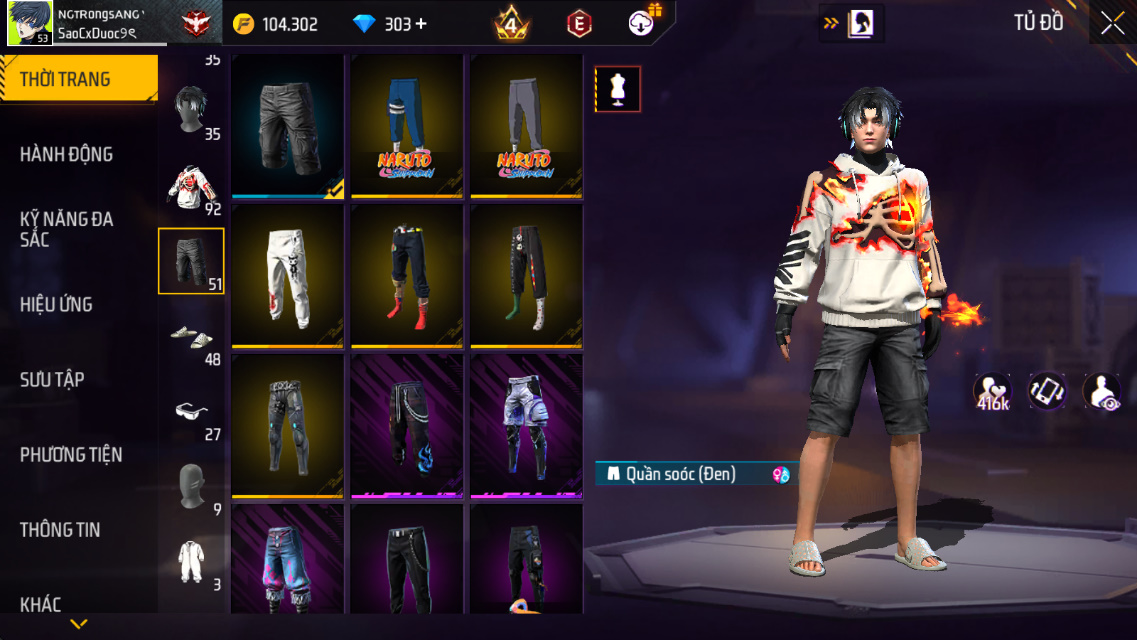1137x640 pixels.
Task: Select the jacket tops category icon
Action: pyautogui.click(x=190, y=186)
